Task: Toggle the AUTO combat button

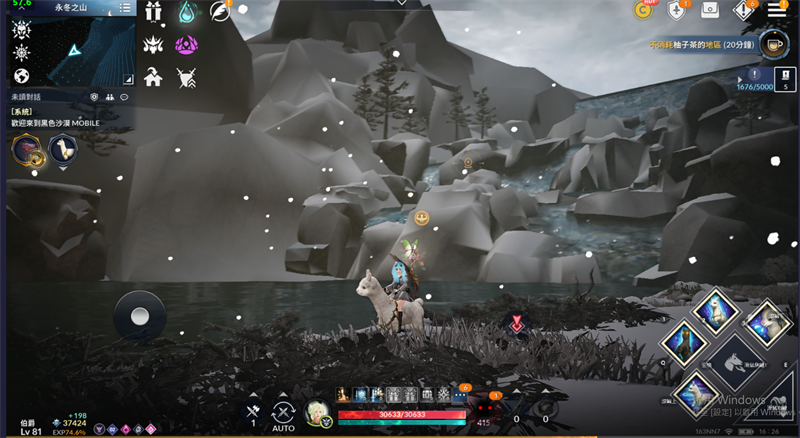Action: coord(284,412)
